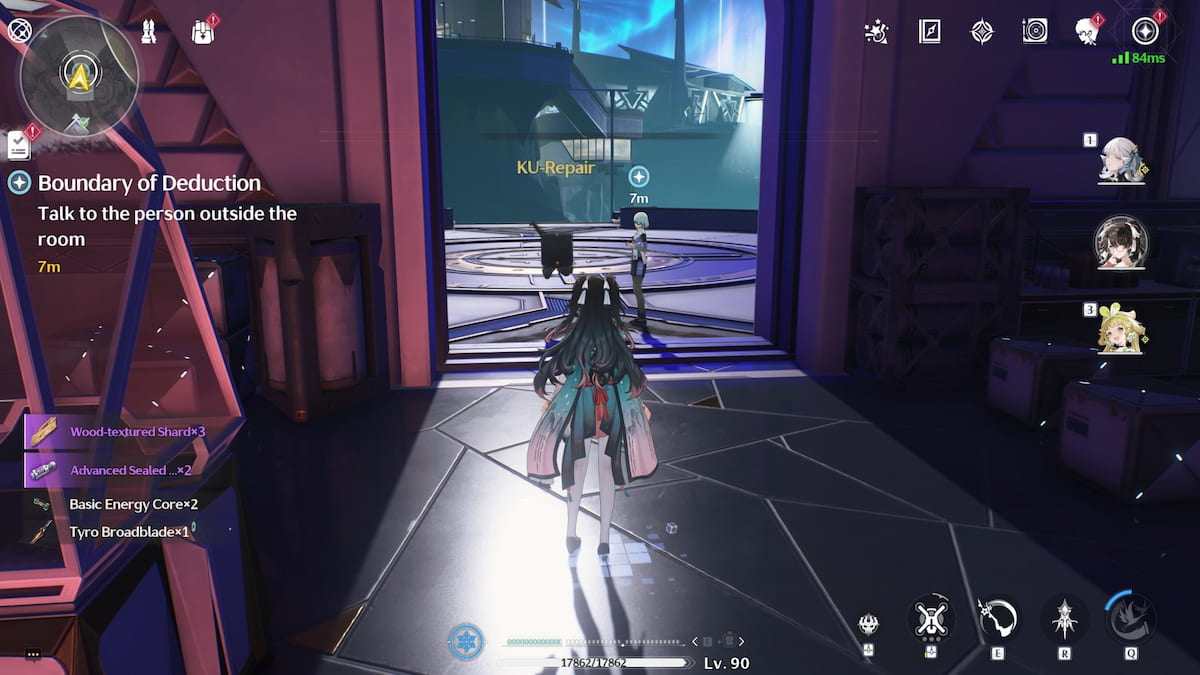This screenshot has width=1200, height=675.
Task: Open the events party-popper icon
Action: click(876, 31)
